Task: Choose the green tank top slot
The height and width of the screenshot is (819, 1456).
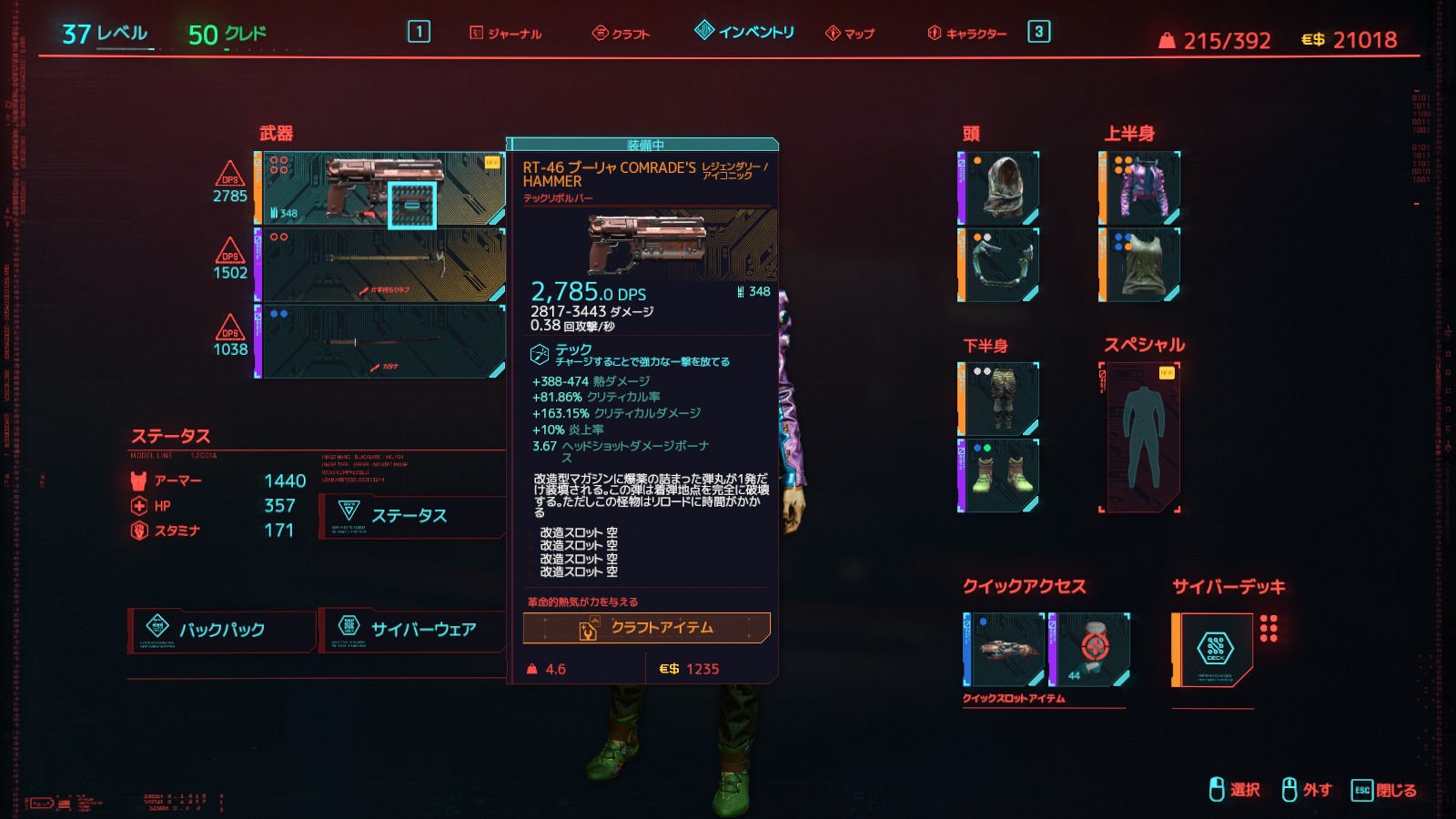Action: pos(1141,265)
